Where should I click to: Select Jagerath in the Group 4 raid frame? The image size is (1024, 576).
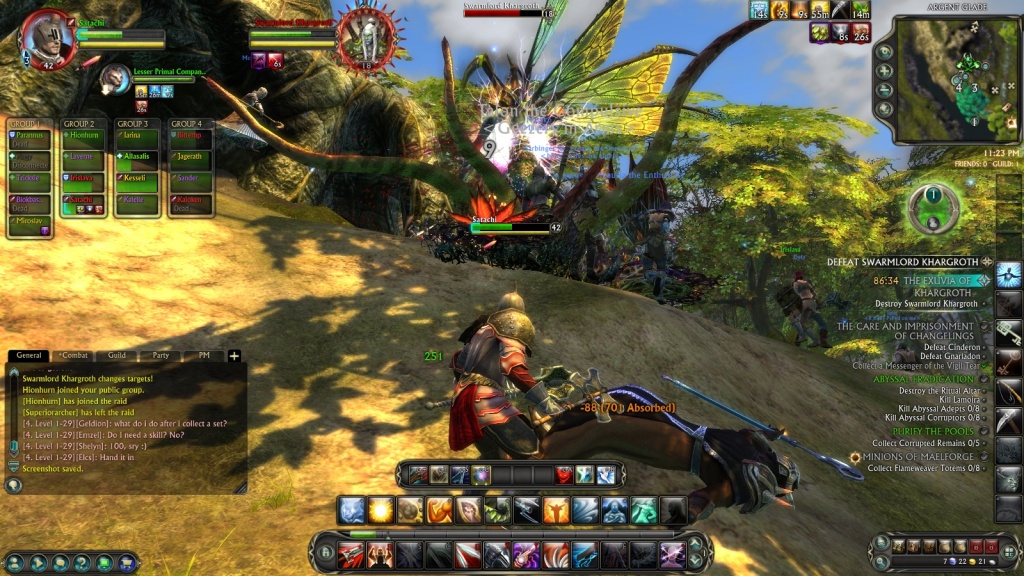point(189,157)
